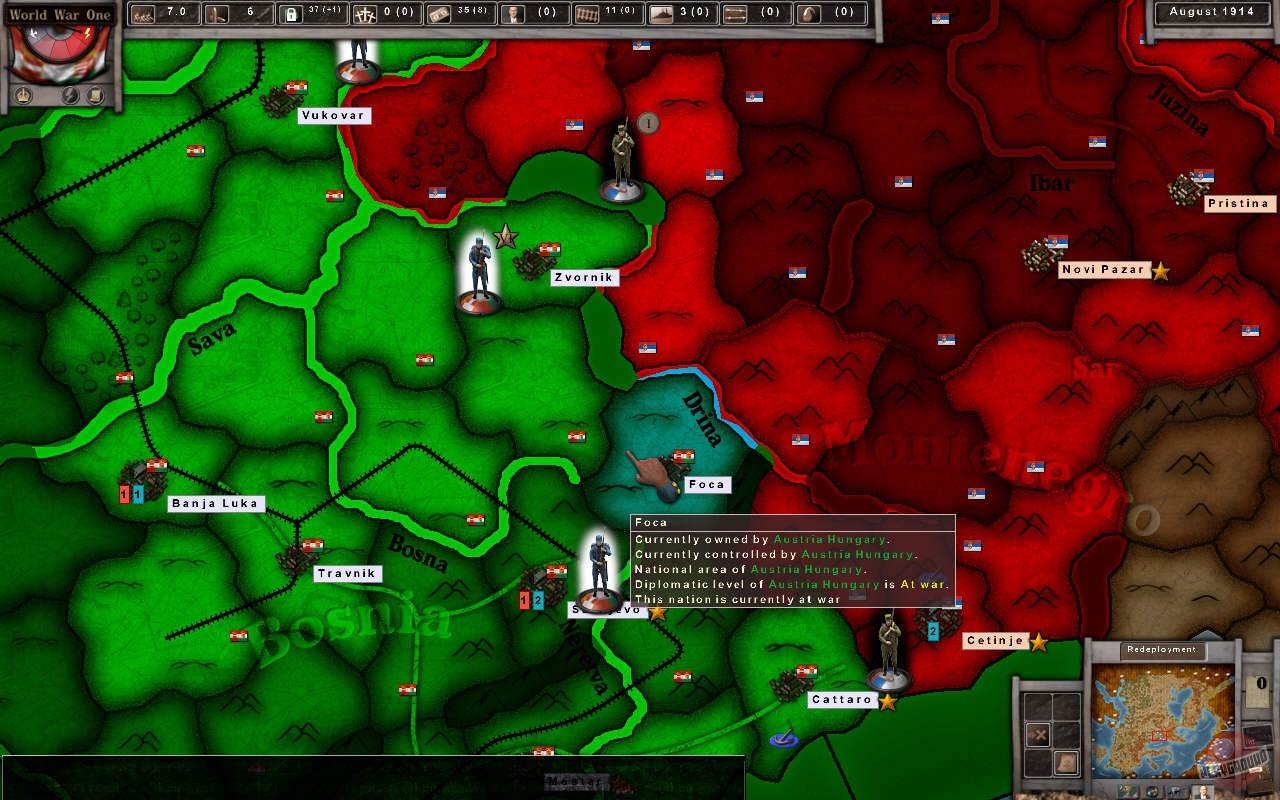Click the banknote money icon showing 35
The image size is (1280, 800).
(x=440, y=12)
